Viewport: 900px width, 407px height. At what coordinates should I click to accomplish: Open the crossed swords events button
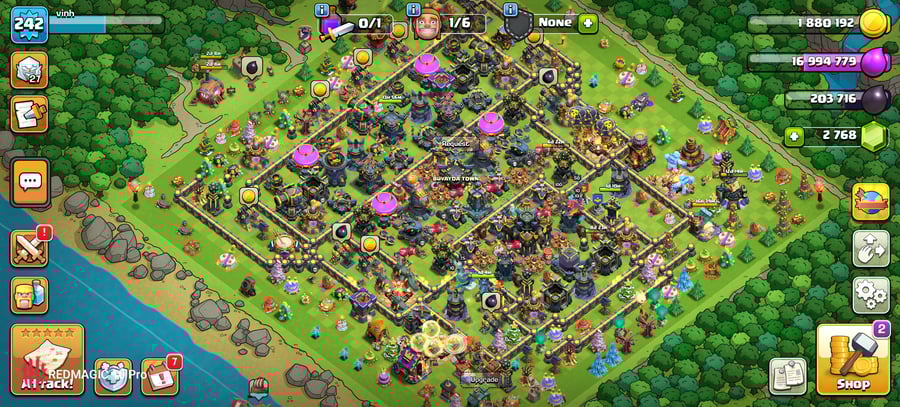pos(29,247)
